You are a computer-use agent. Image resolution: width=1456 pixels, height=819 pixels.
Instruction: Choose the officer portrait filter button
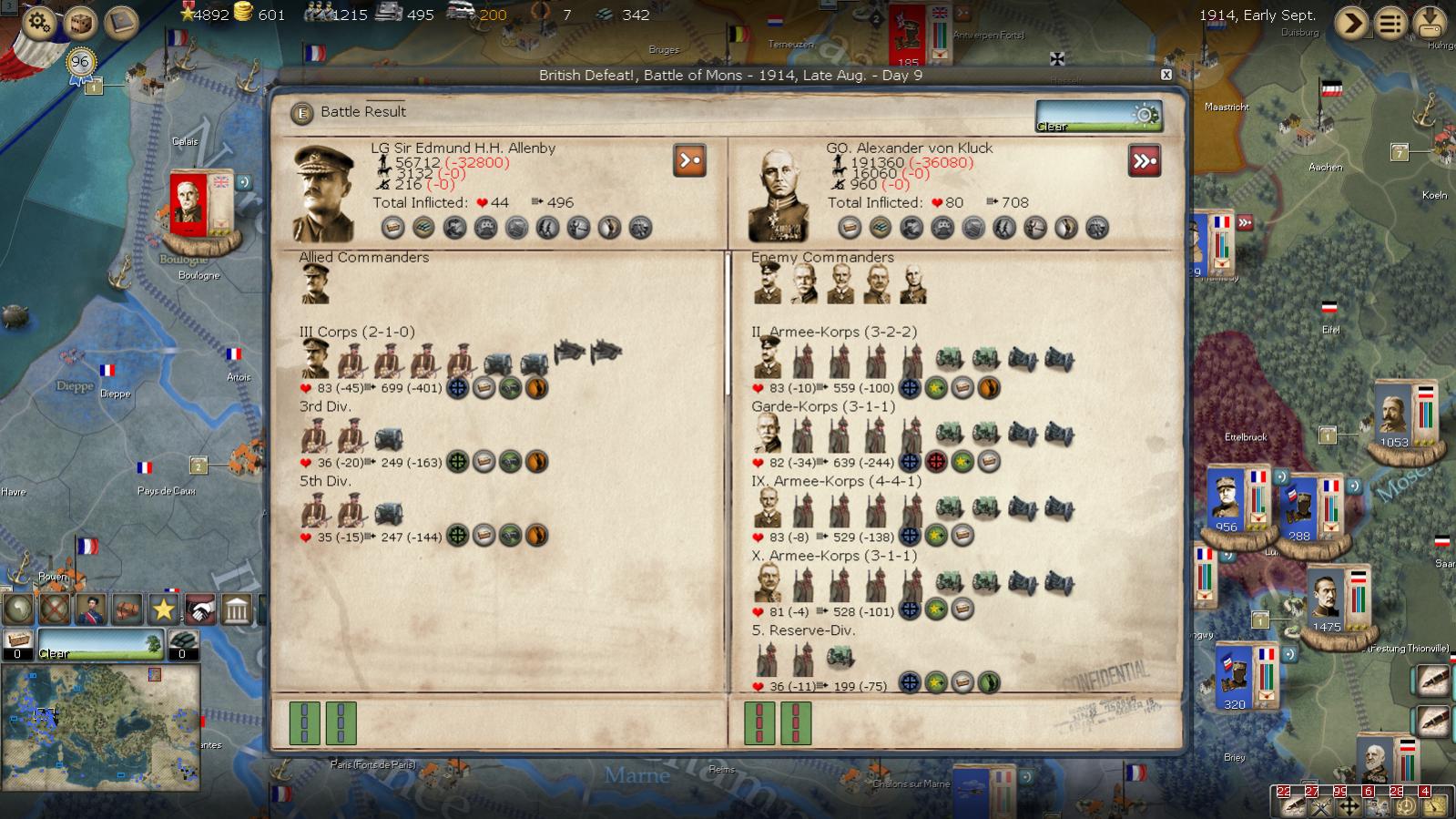(x=91, y=609)
